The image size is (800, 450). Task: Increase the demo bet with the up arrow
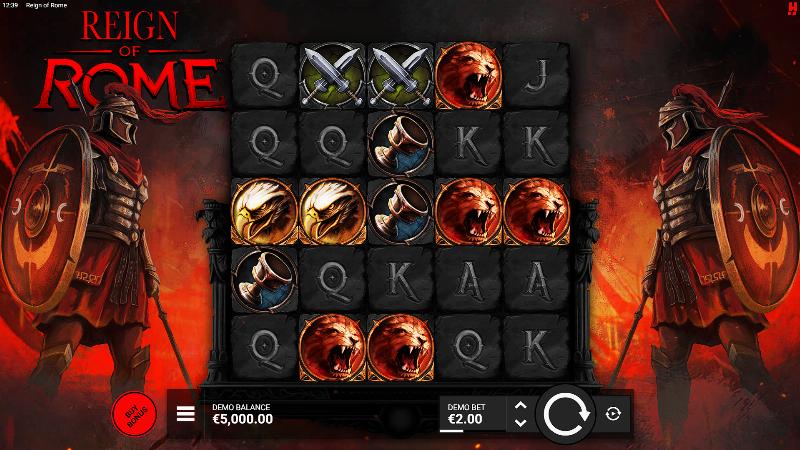[519, 405]
